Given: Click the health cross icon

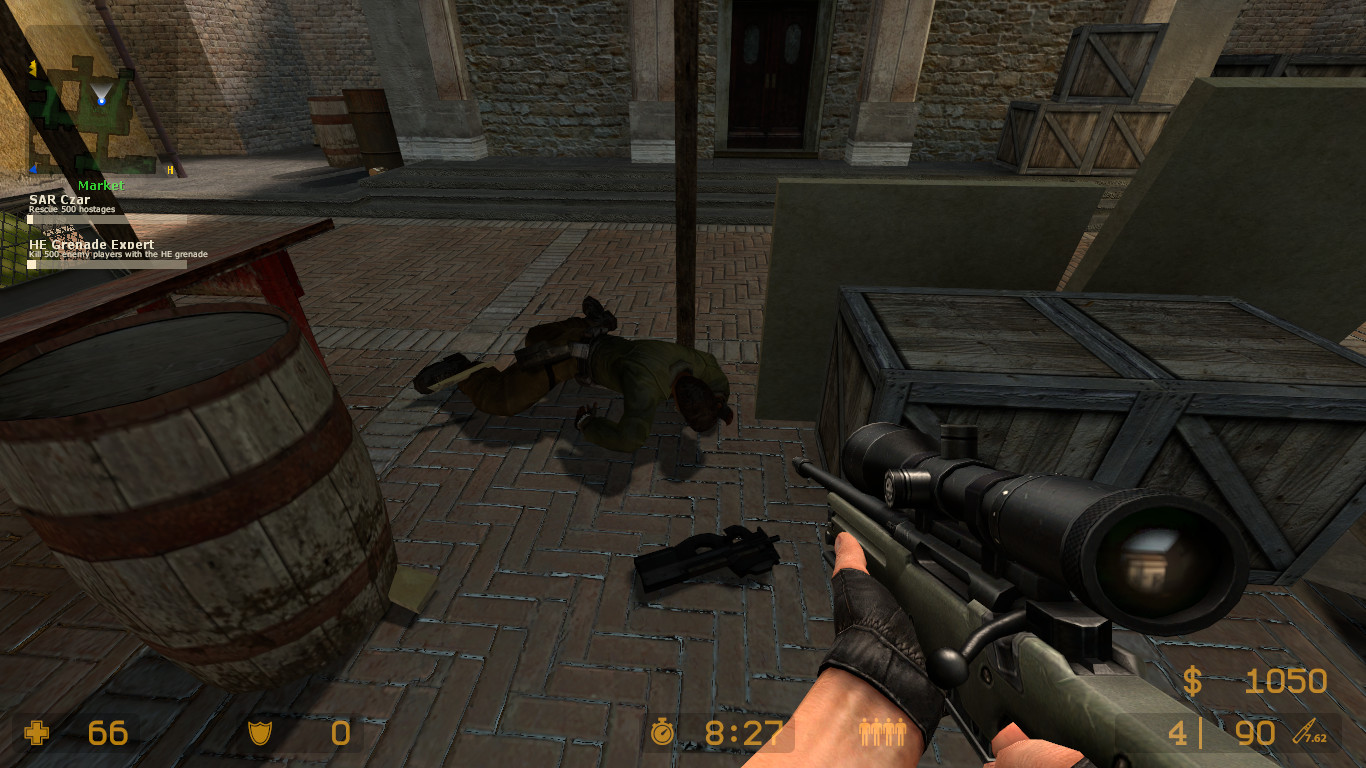Looking at the screenshot, I should [x=38, y=733].
